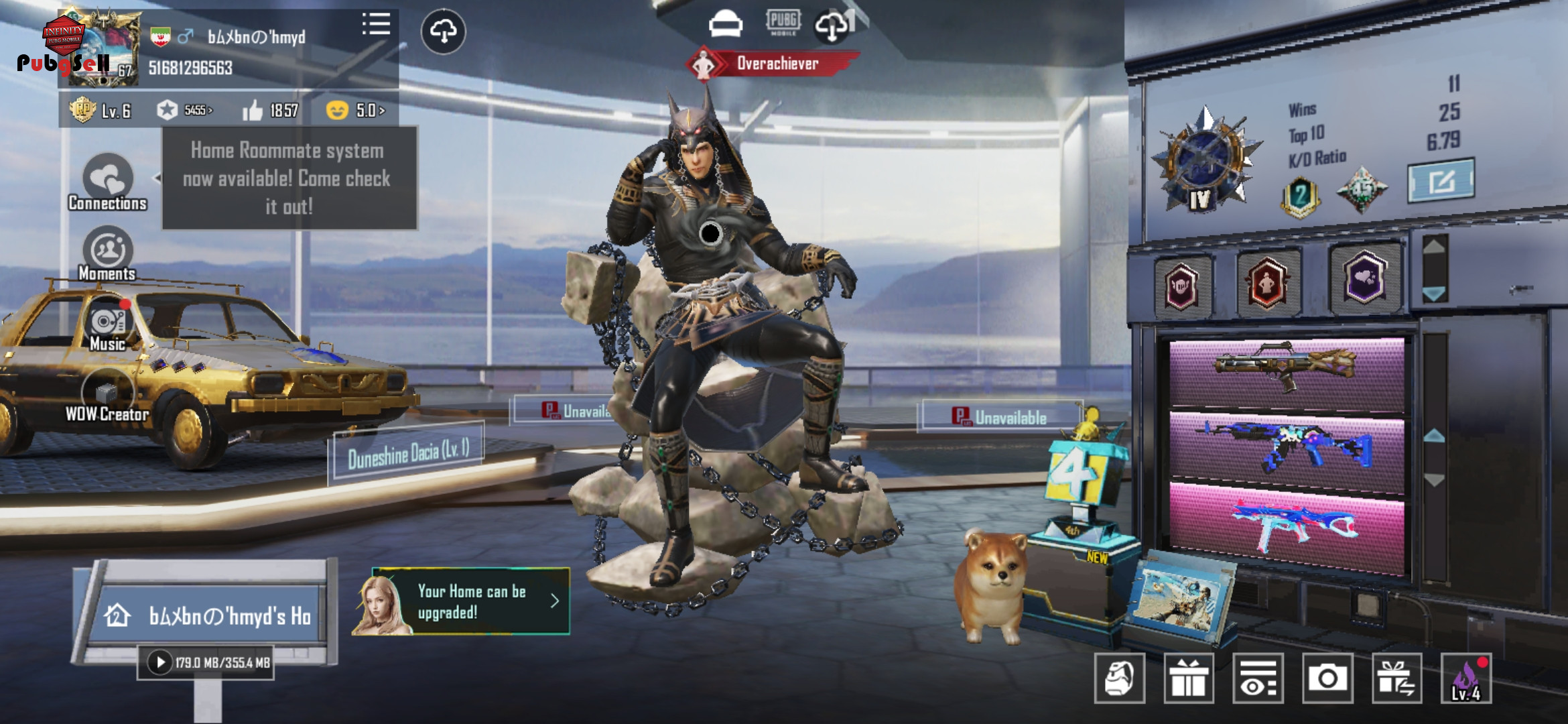Enter the player's Home sign button
1568x724 pixels.
point(209,615)
